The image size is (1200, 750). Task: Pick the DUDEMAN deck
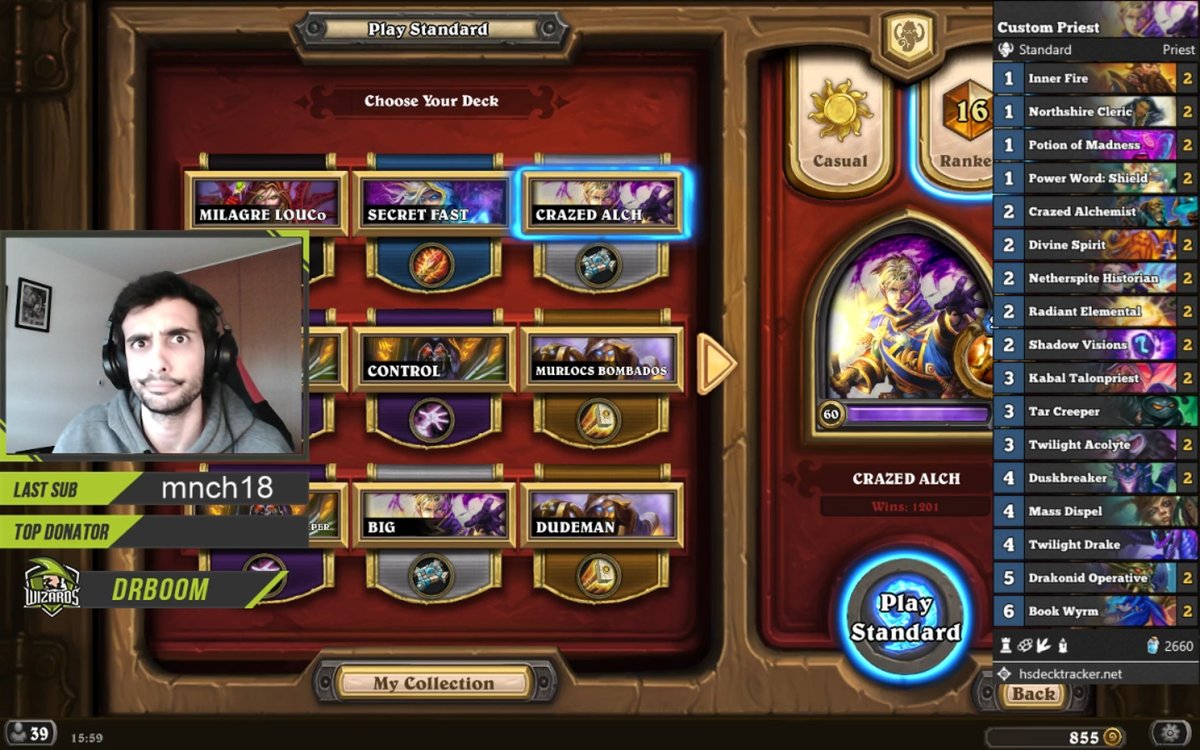[x=600, y=517]
